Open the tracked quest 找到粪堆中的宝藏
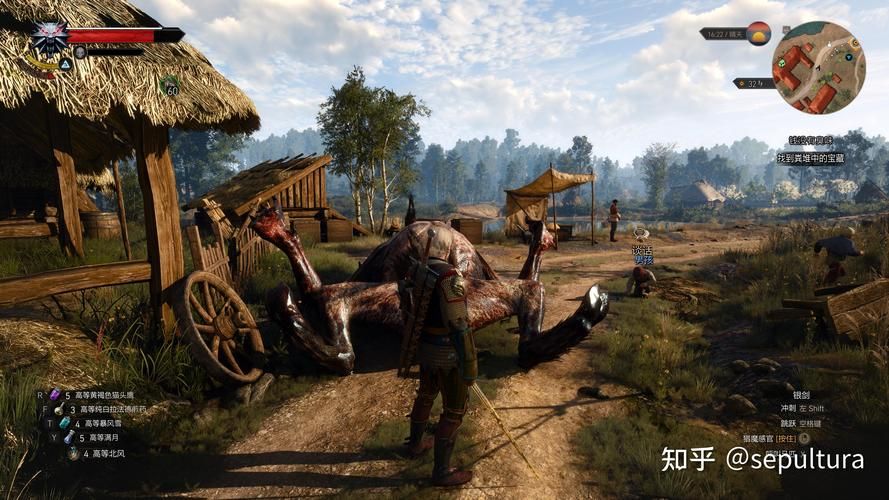Viewport: 889px width, 500px height. click(x=810, y=158)
